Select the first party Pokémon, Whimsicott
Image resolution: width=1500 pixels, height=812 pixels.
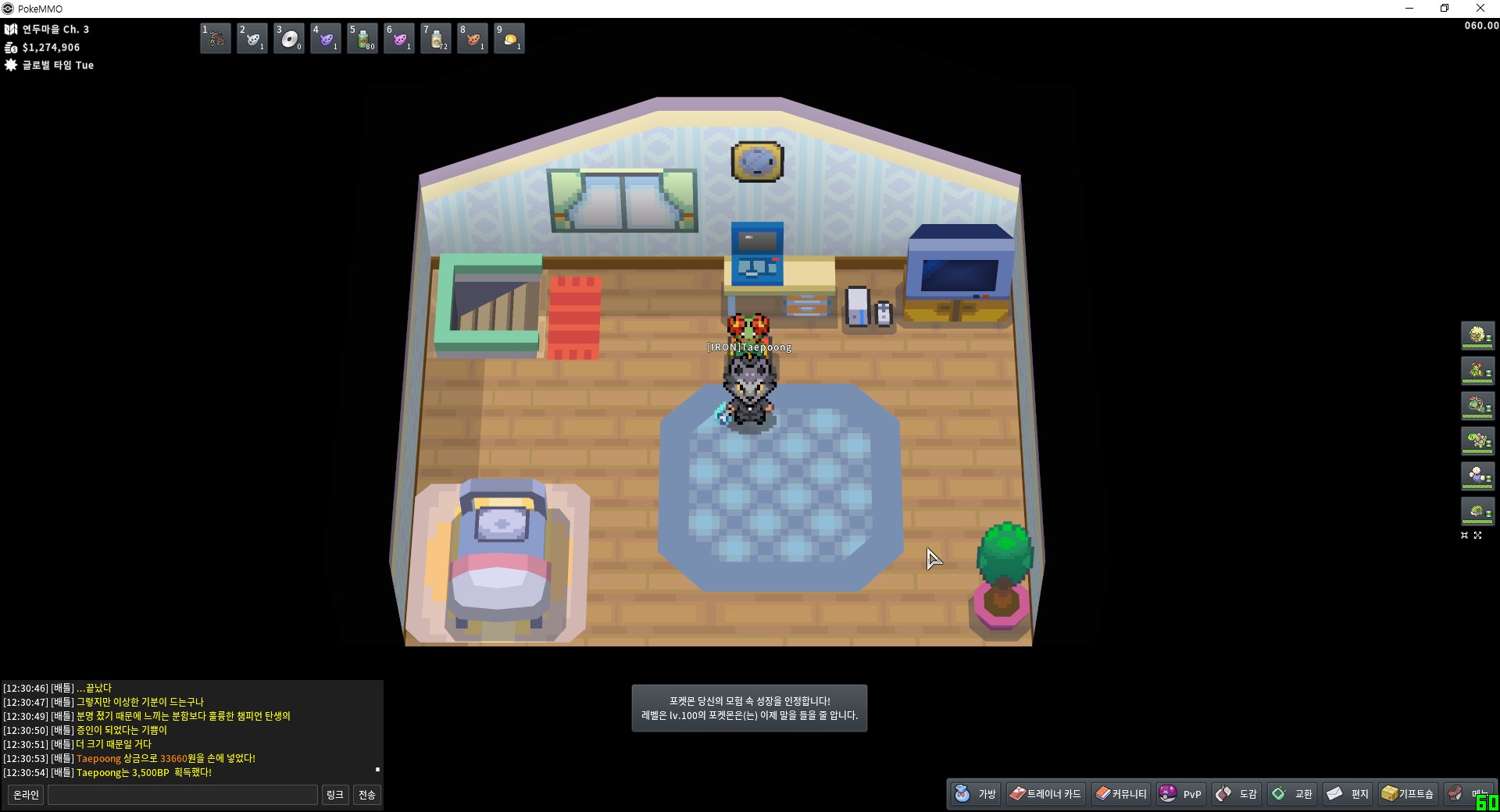(x=1477, y=336)
